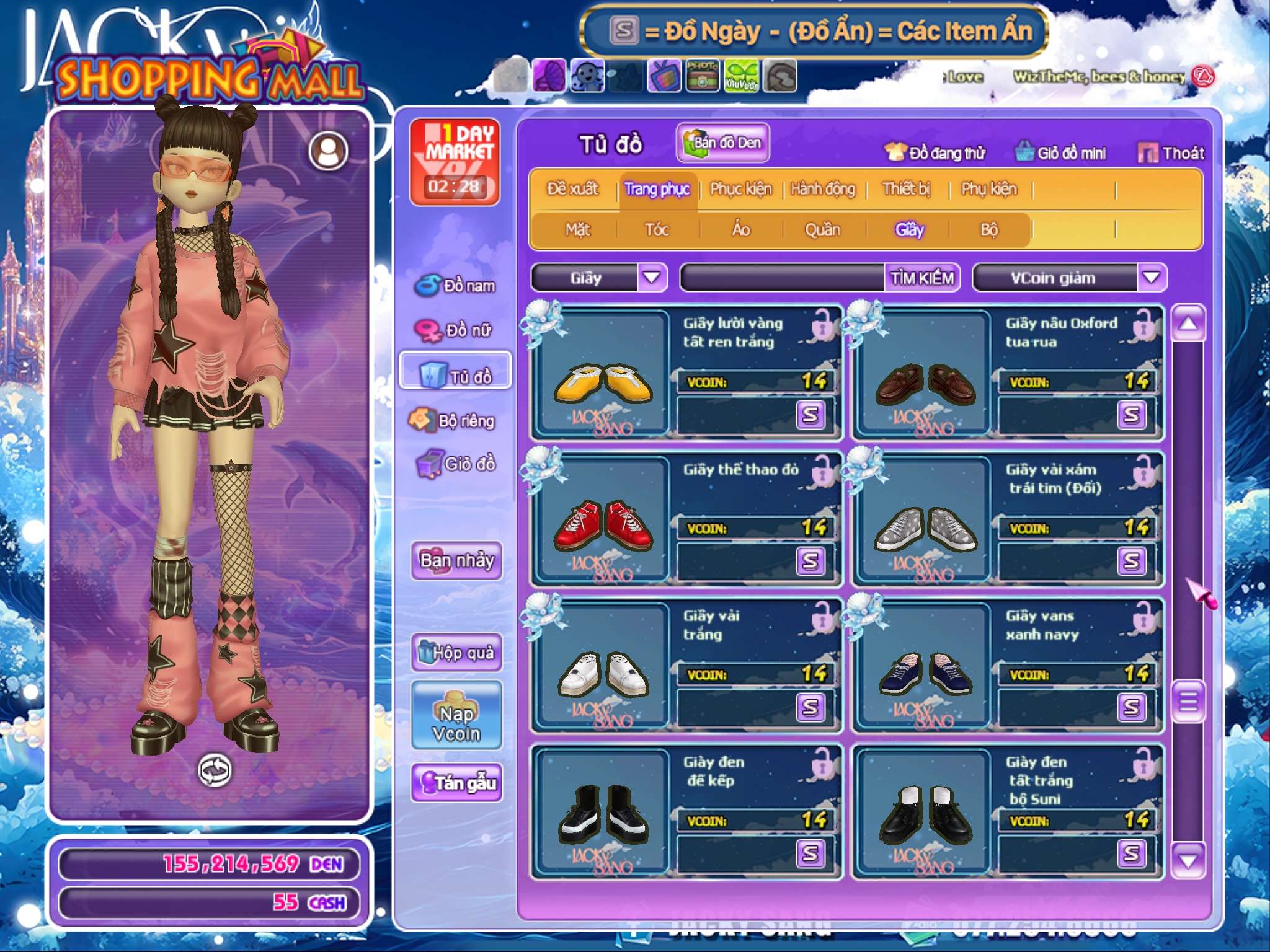Screen dimensions: 1270x952
Task: Open the Hộp quà gift box
Action: [456, 652]
